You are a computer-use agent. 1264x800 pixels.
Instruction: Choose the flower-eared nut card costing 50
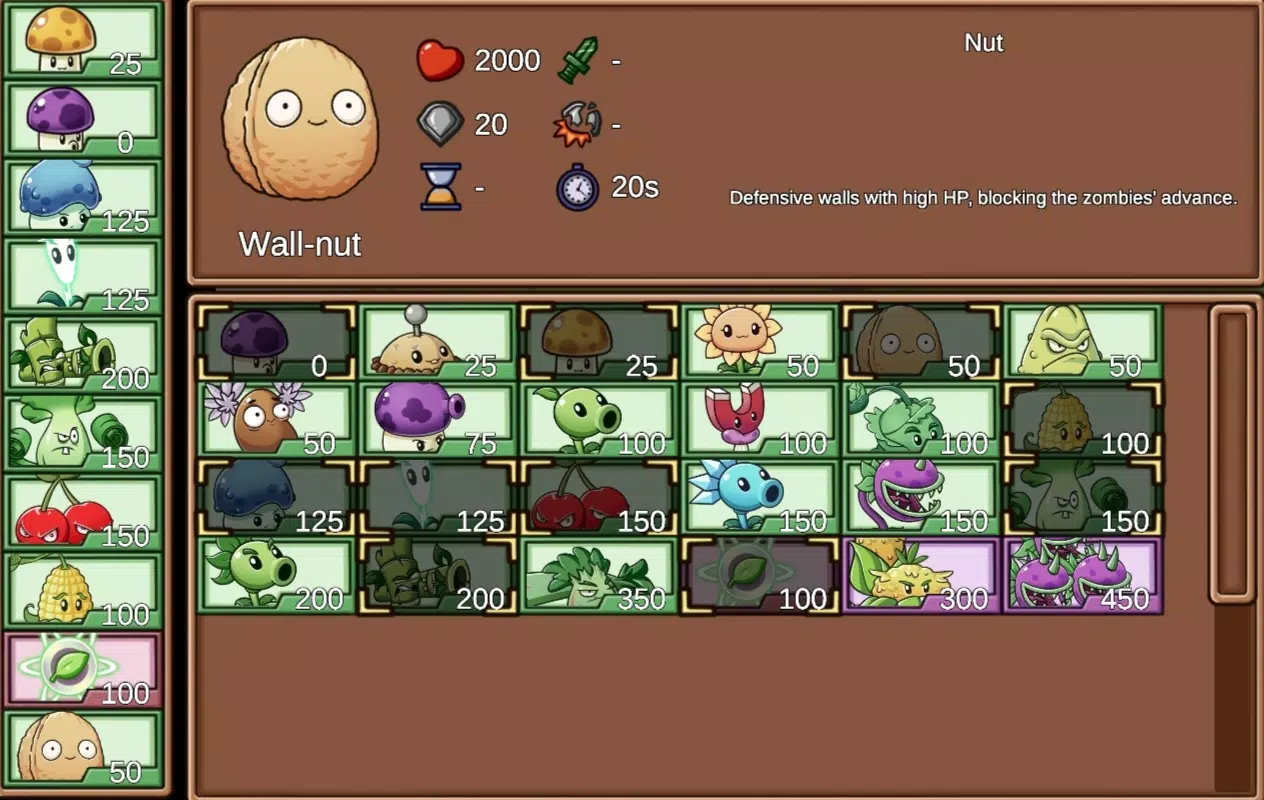click(276, 420)
